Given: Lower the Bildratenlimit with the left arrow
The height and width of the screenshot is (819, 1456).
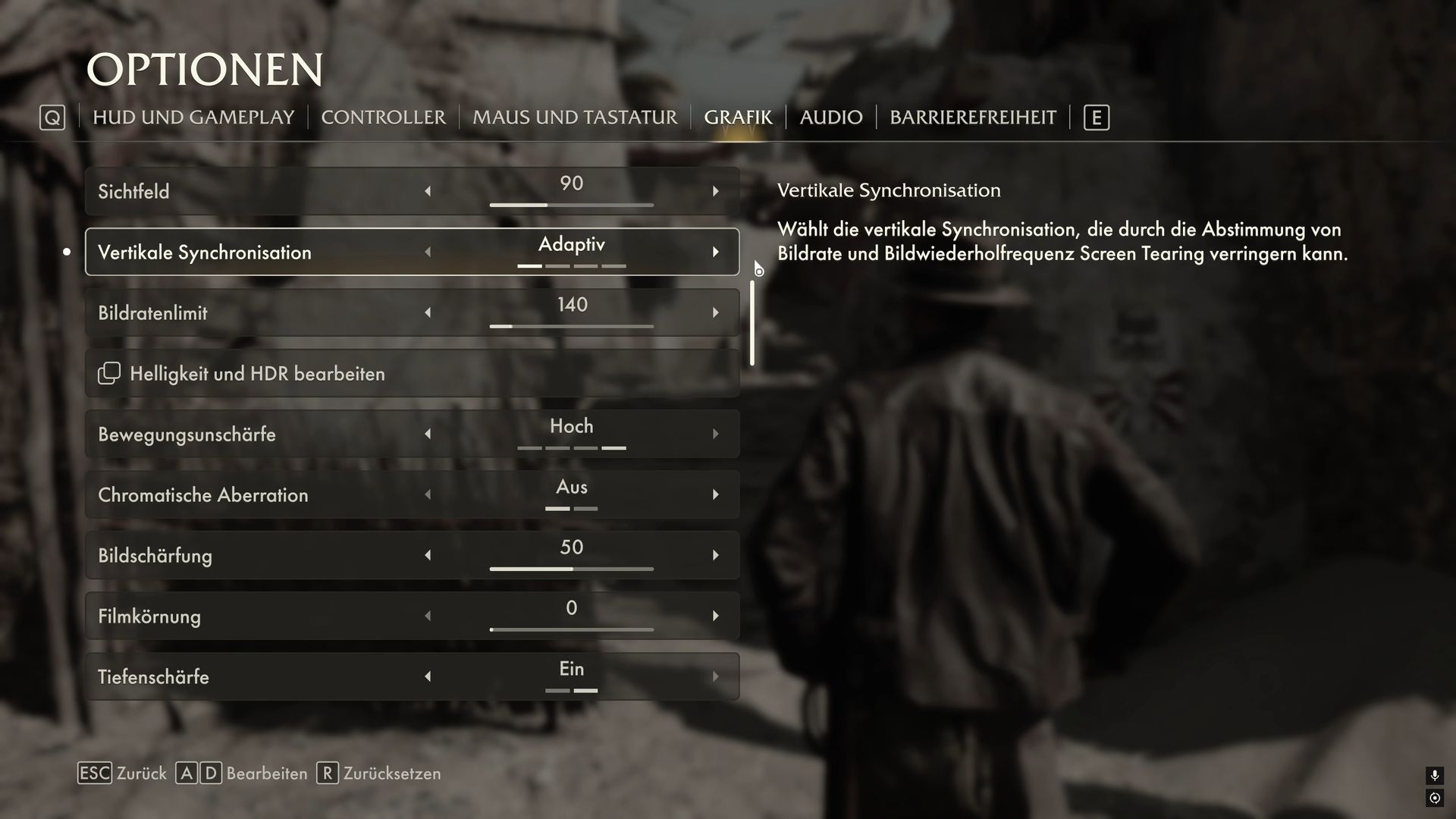Looking at the screenshot, I should [428, 312].
